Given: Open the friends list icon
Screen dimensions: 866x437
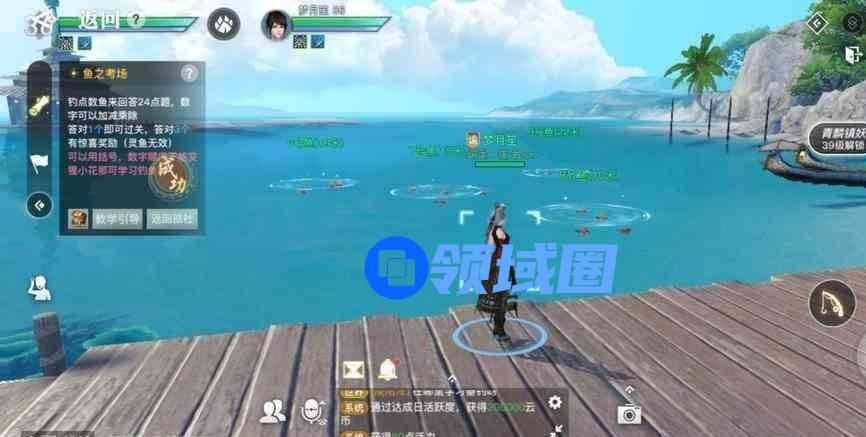Looking at the screenshot, I should click(272, 409).
